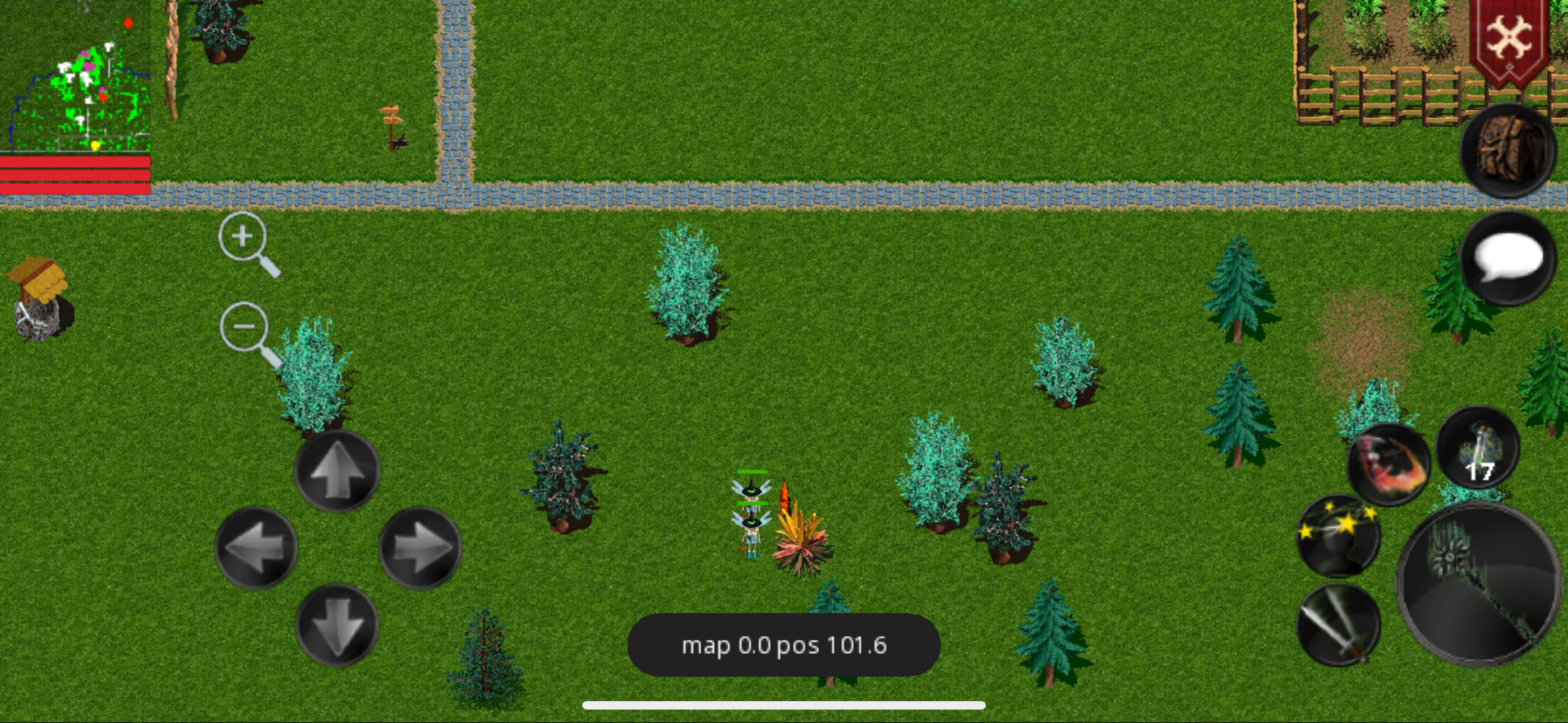Tap the right arrow movement button

pyautogui.click(x=420, y=548)
